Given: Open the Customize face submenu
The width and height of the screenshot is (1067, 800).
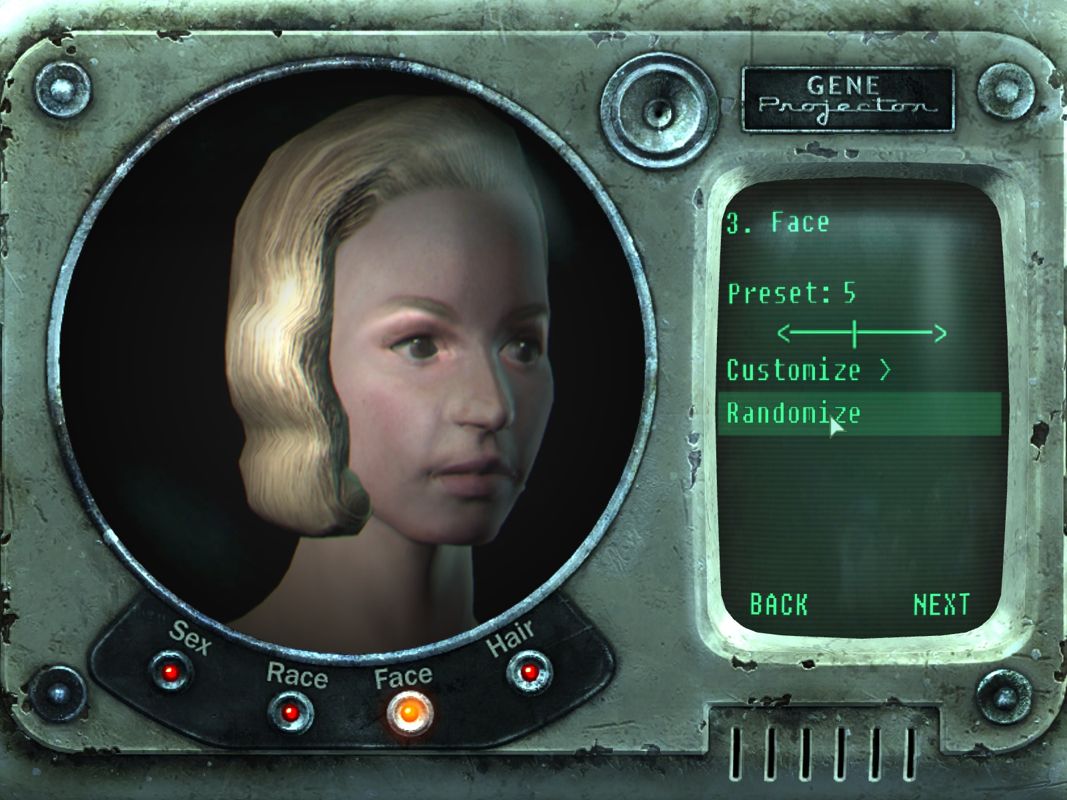Looking at the screenshot, I should point(808,370).
